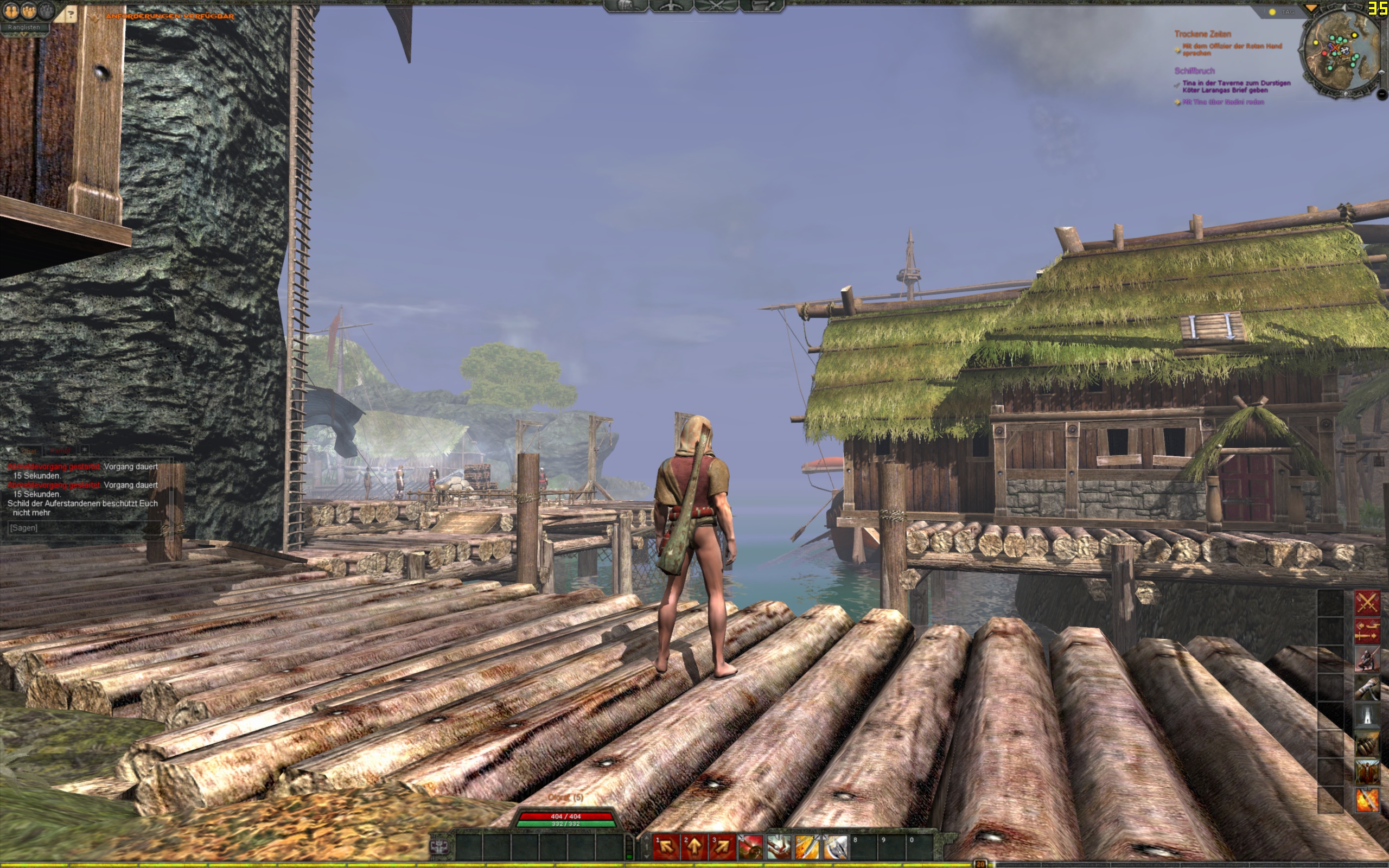
Task: Open the Ranglisten panel
Action: [x=24, y=27]
